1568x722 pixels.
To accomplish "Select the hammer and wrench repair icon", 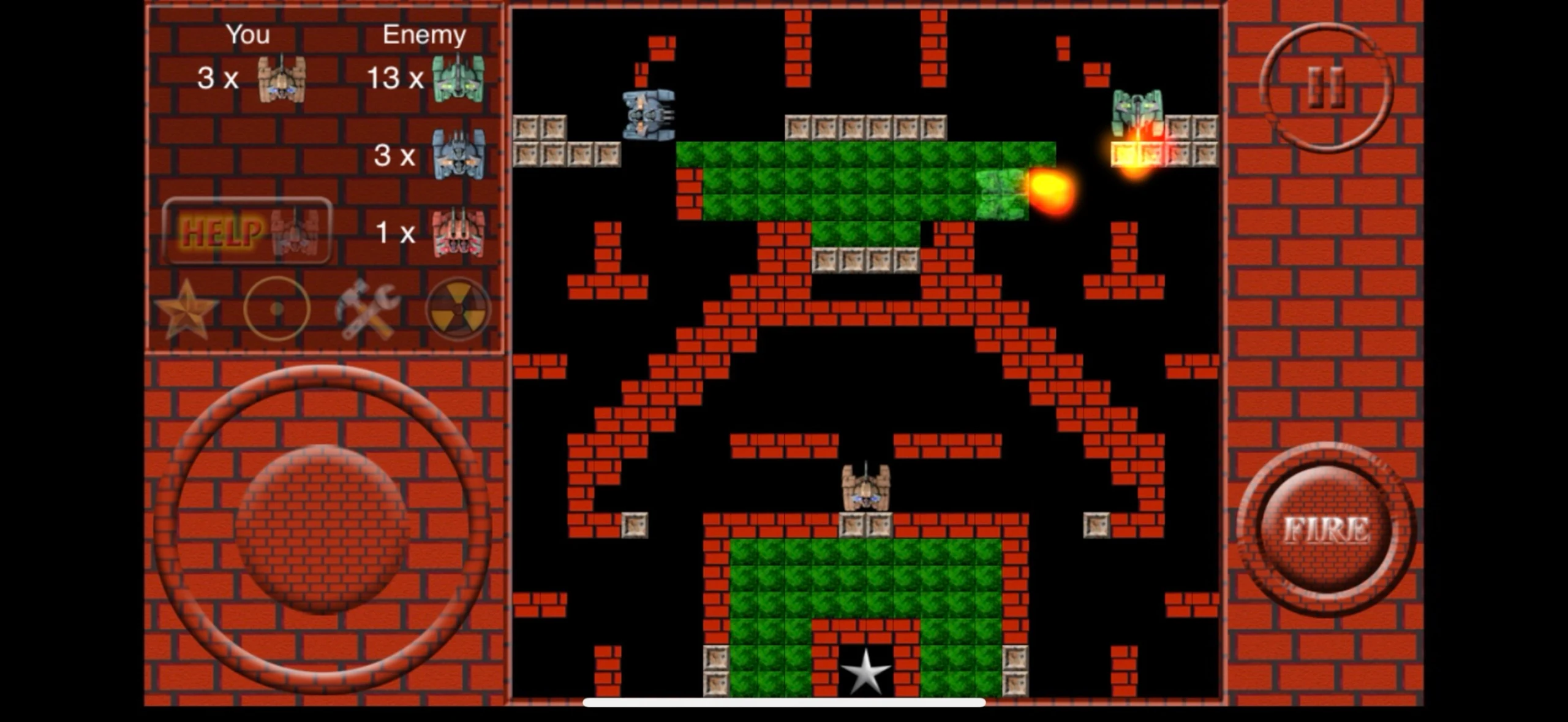I will coord(367,310).
